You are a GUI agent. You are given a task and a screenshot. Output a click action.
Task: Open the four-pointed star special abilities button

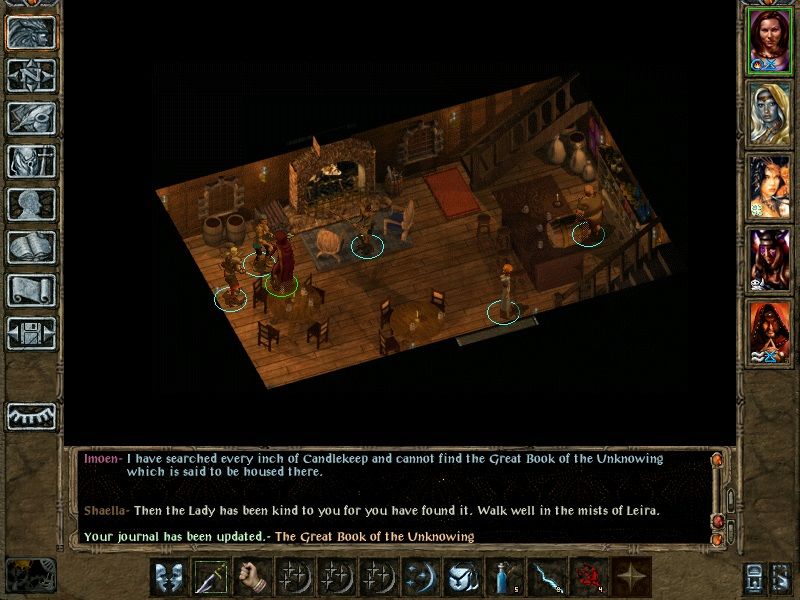coord(630,579)
